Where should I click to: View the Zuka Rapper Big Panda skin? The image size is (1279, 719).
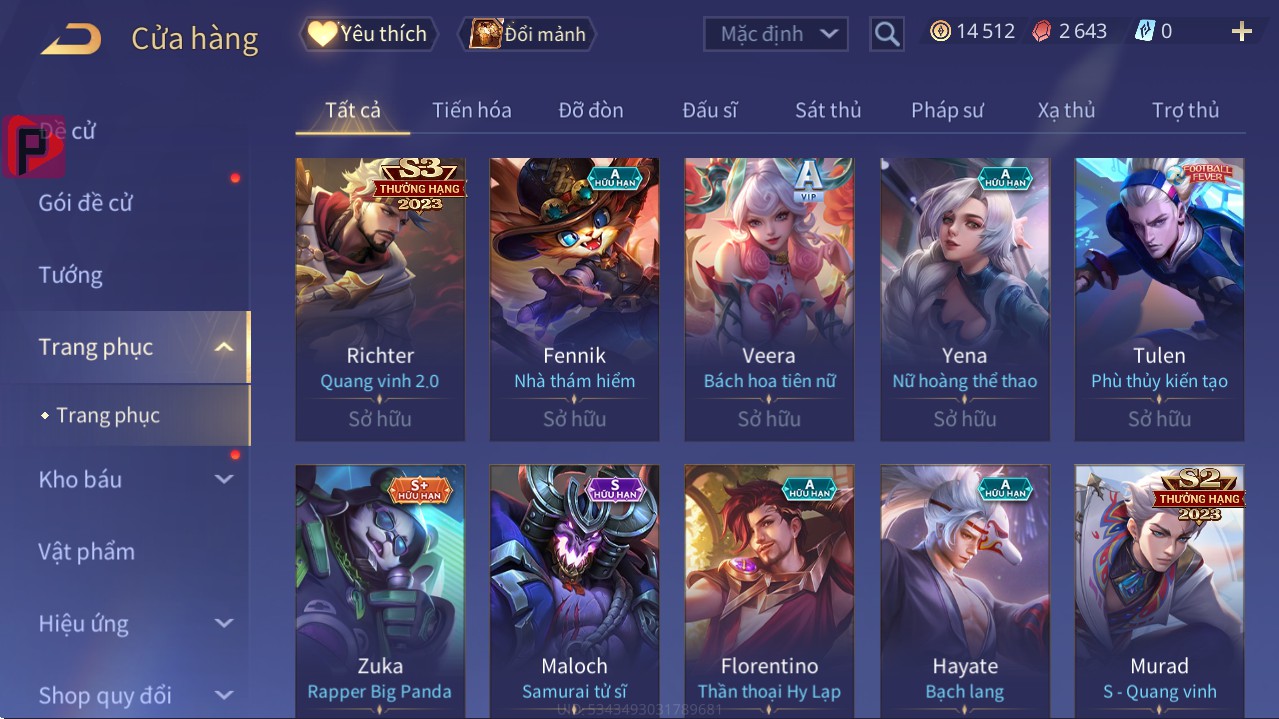click(x=380, y=590)
